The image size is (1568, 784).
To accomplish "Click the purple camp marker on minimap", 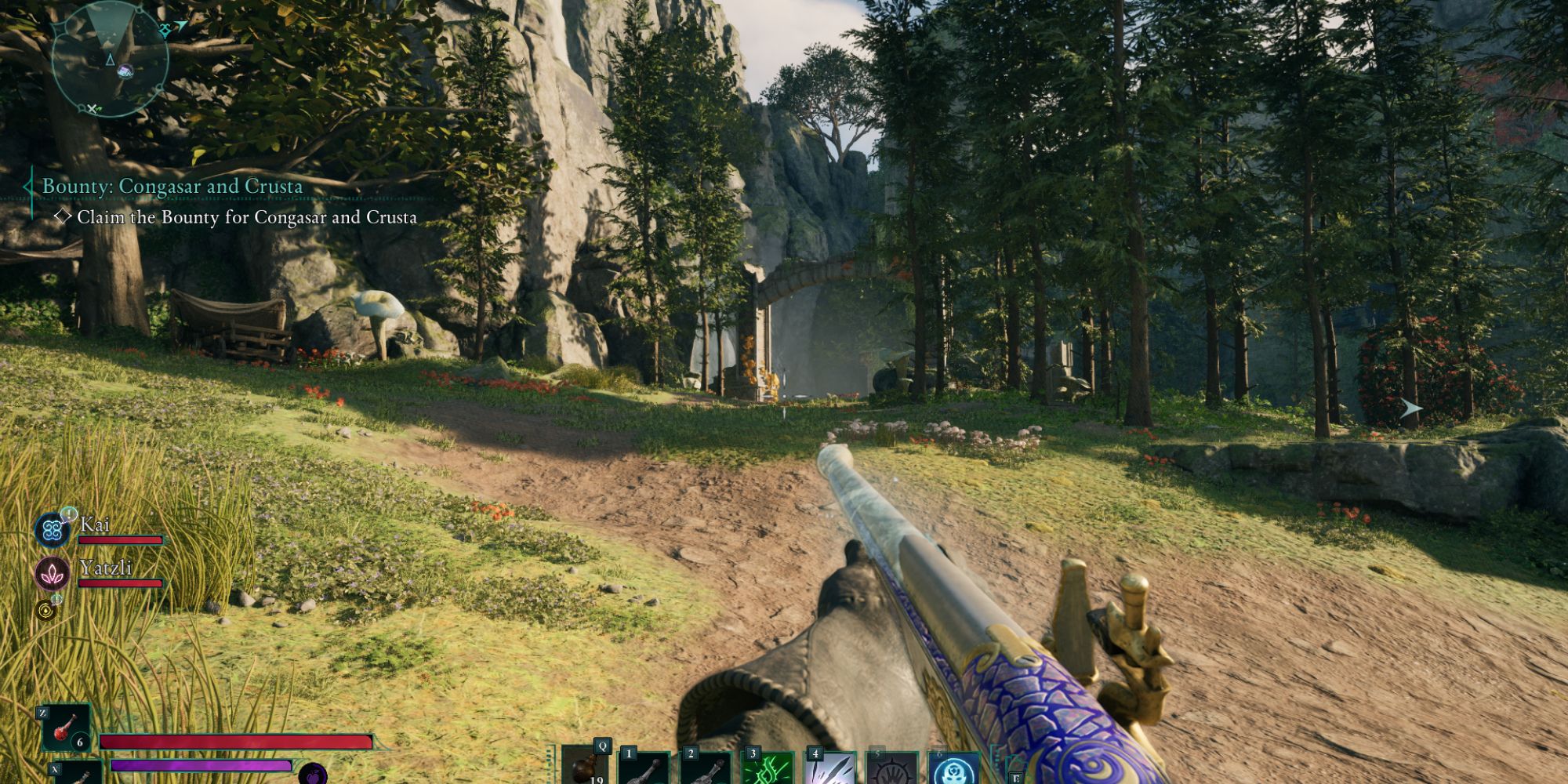I will (x=125, y=72).
